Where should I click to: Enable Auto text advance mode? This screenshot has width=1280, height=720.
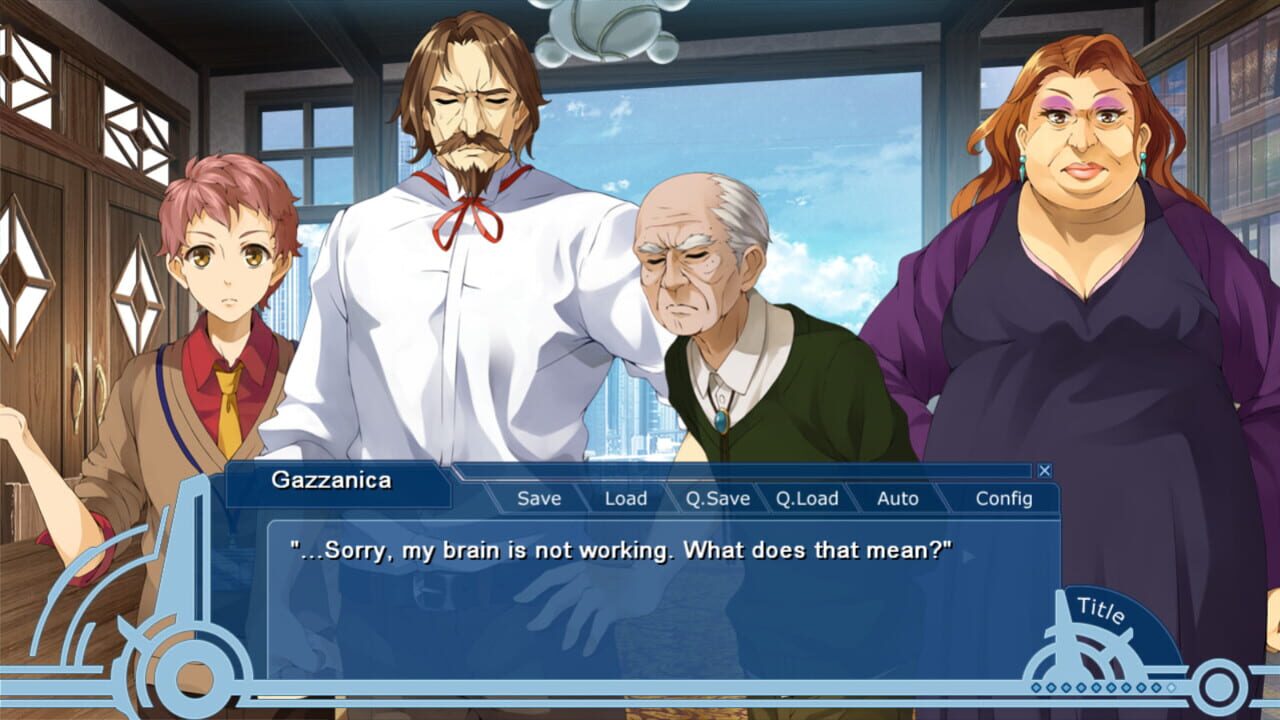click(x=898, y=498)
